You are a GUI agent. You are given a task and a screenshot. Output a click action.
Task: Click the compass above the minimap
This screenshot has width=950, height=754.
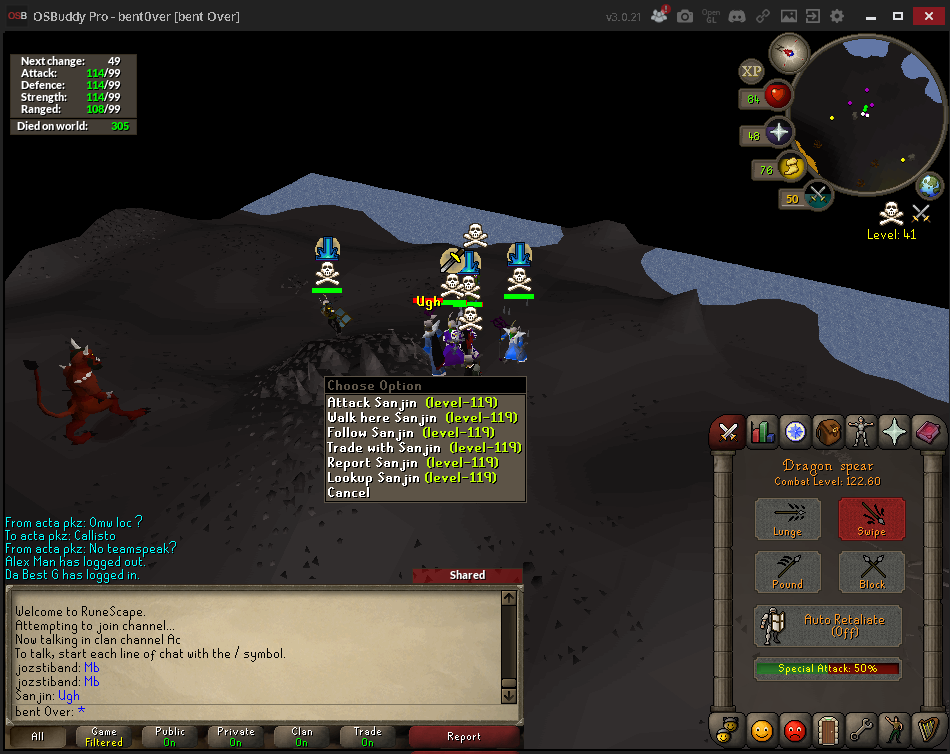tap(789, 51)
